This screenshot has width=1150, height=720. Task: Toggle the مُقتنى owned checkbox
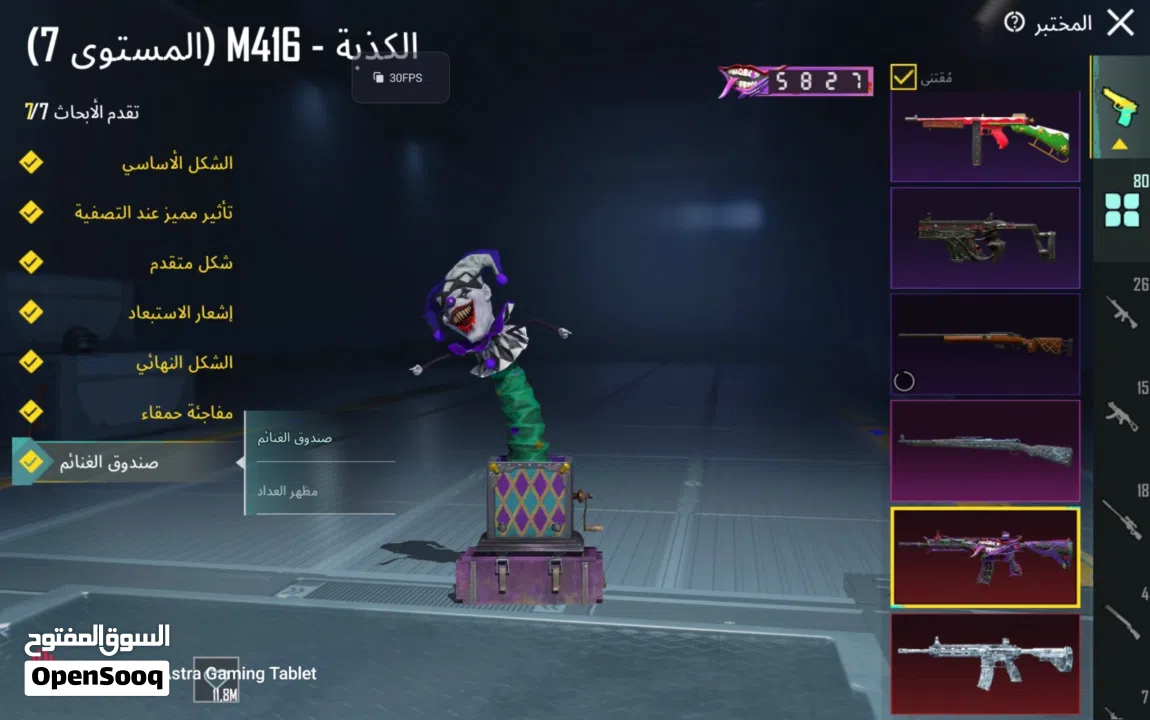903,77
